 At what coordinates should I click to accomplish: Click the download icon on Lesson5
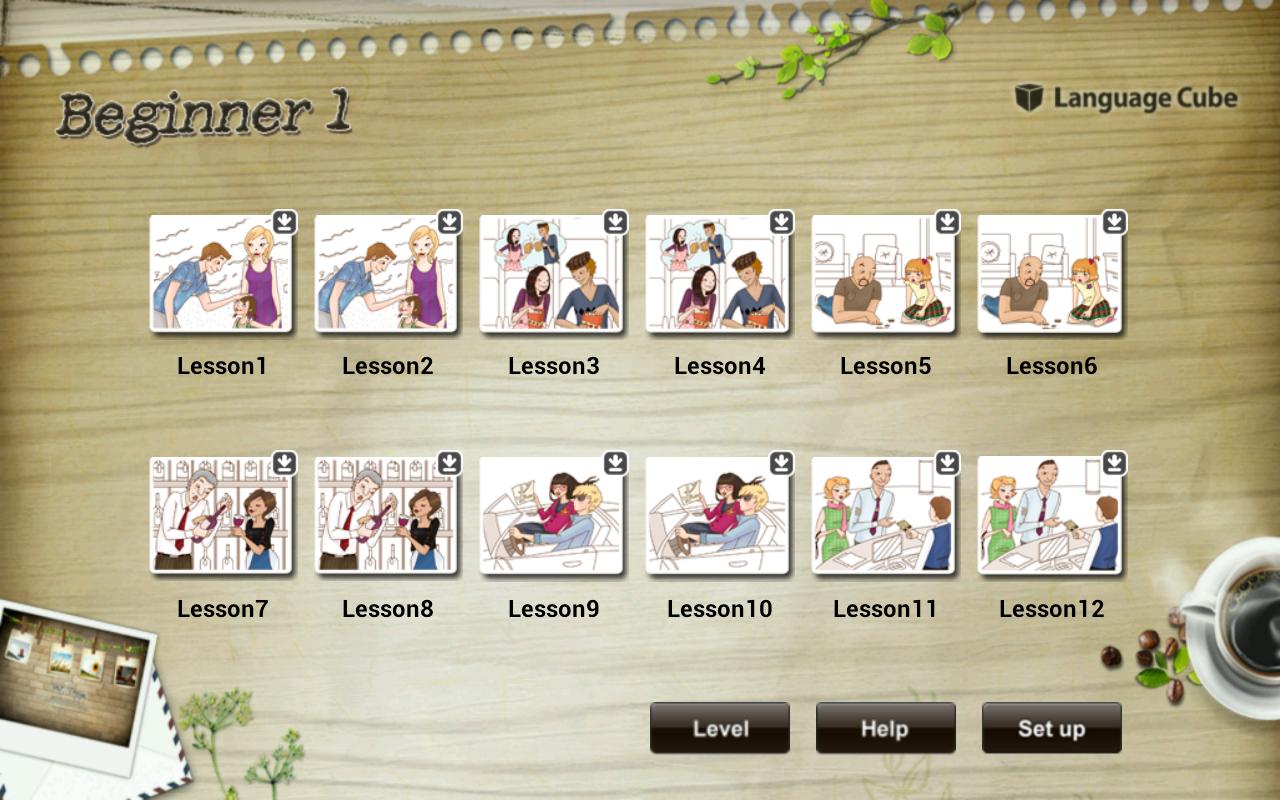(x=945, y=224)
